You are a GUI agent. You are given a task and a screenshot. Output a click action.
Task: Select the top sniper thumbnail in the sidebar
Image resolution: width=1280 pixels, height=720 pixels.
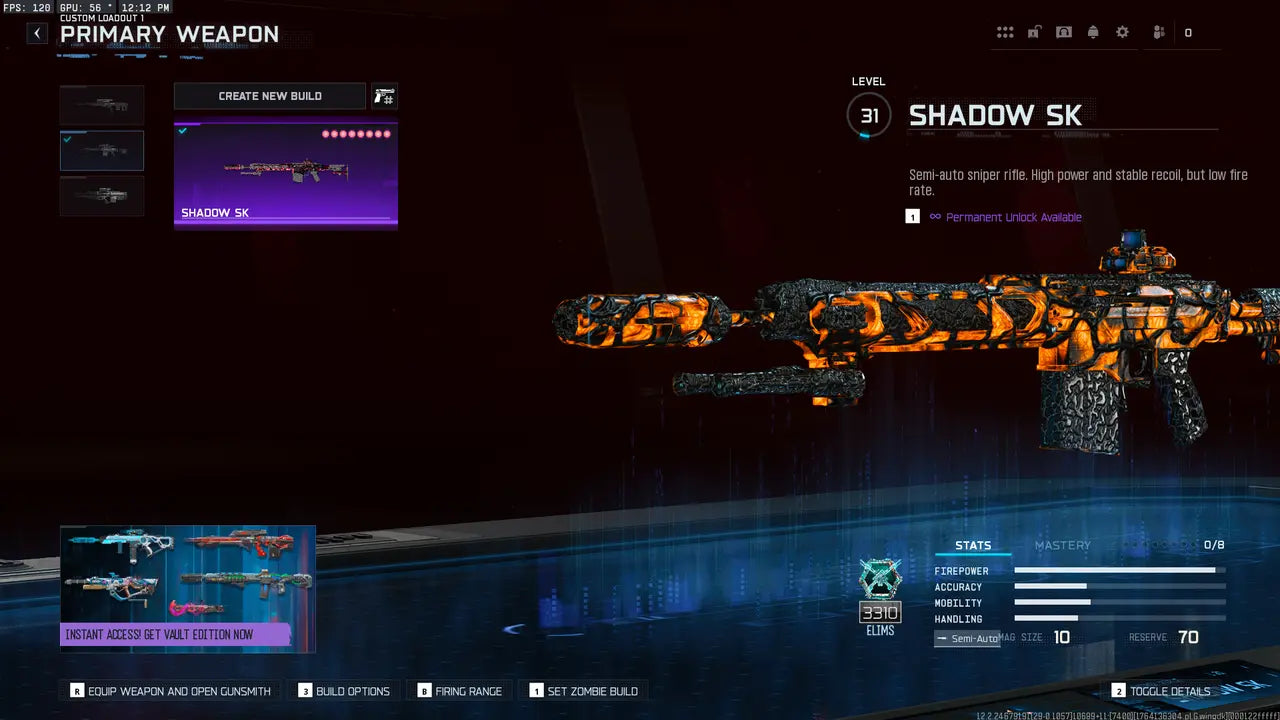click(101, 104)
